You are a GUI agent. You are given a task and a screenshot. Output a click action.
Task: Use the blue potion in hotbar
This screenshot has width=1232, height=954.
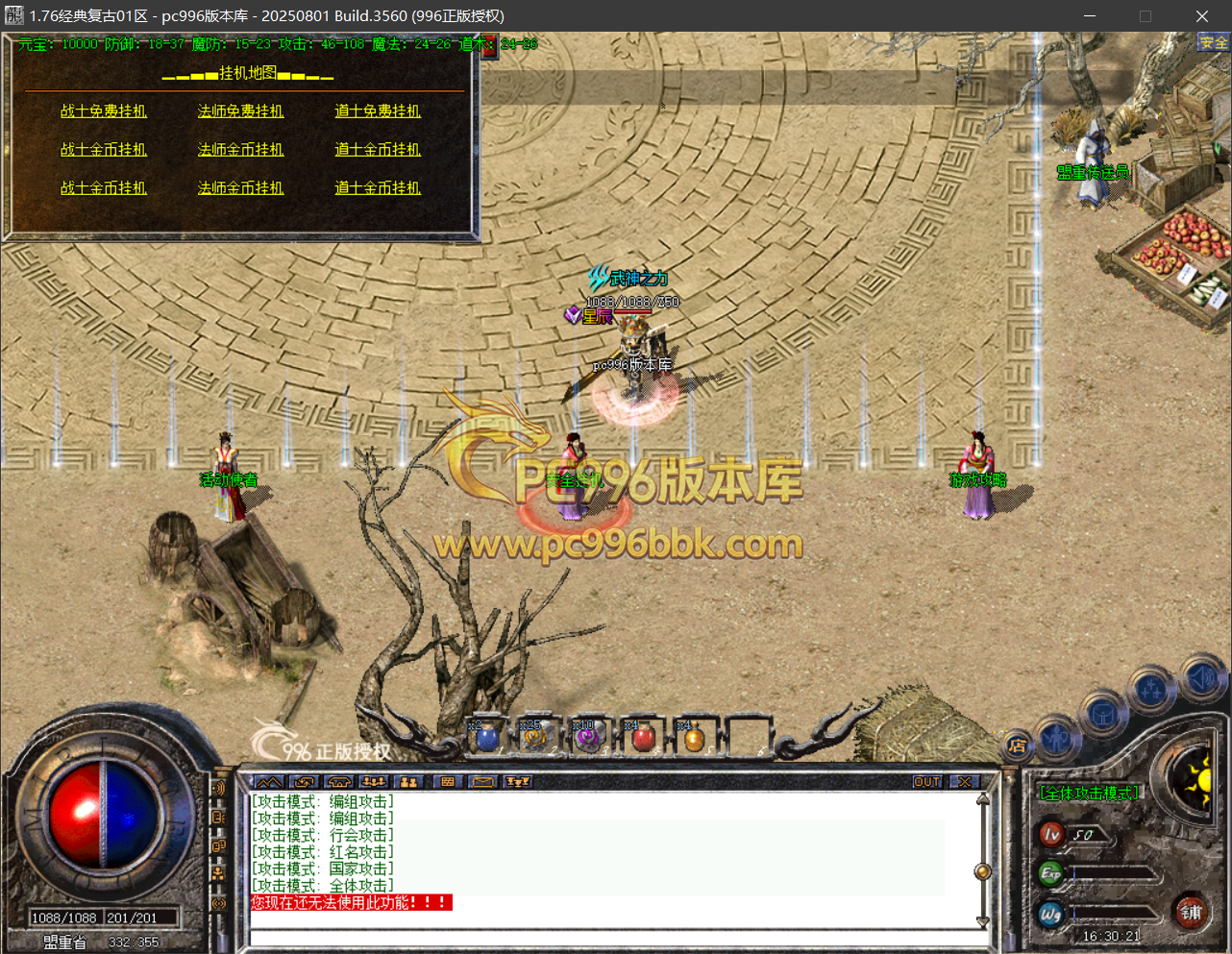click(488, 738)
